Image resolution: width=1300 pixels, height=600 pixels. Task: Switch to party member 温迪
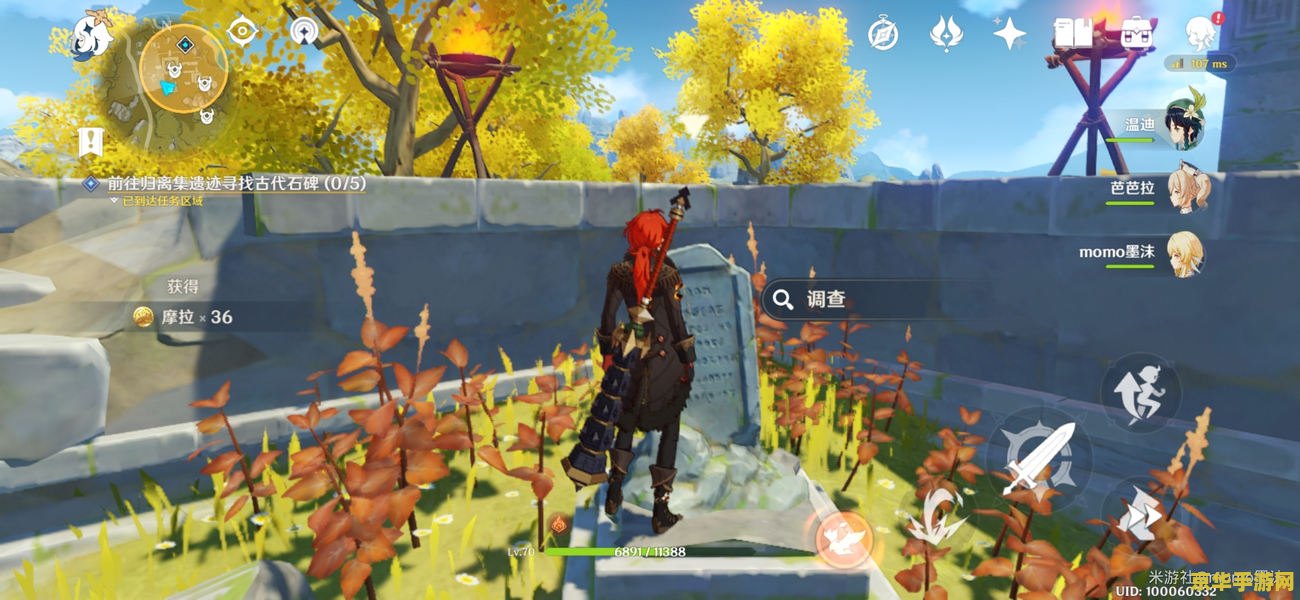[x=1184, y=128]
